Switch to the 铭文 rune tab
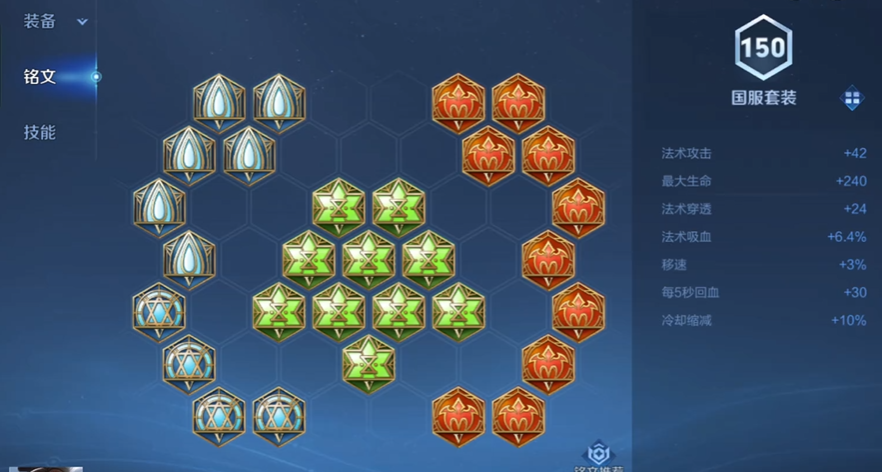The image size is (882, 472). coord(40,77)
